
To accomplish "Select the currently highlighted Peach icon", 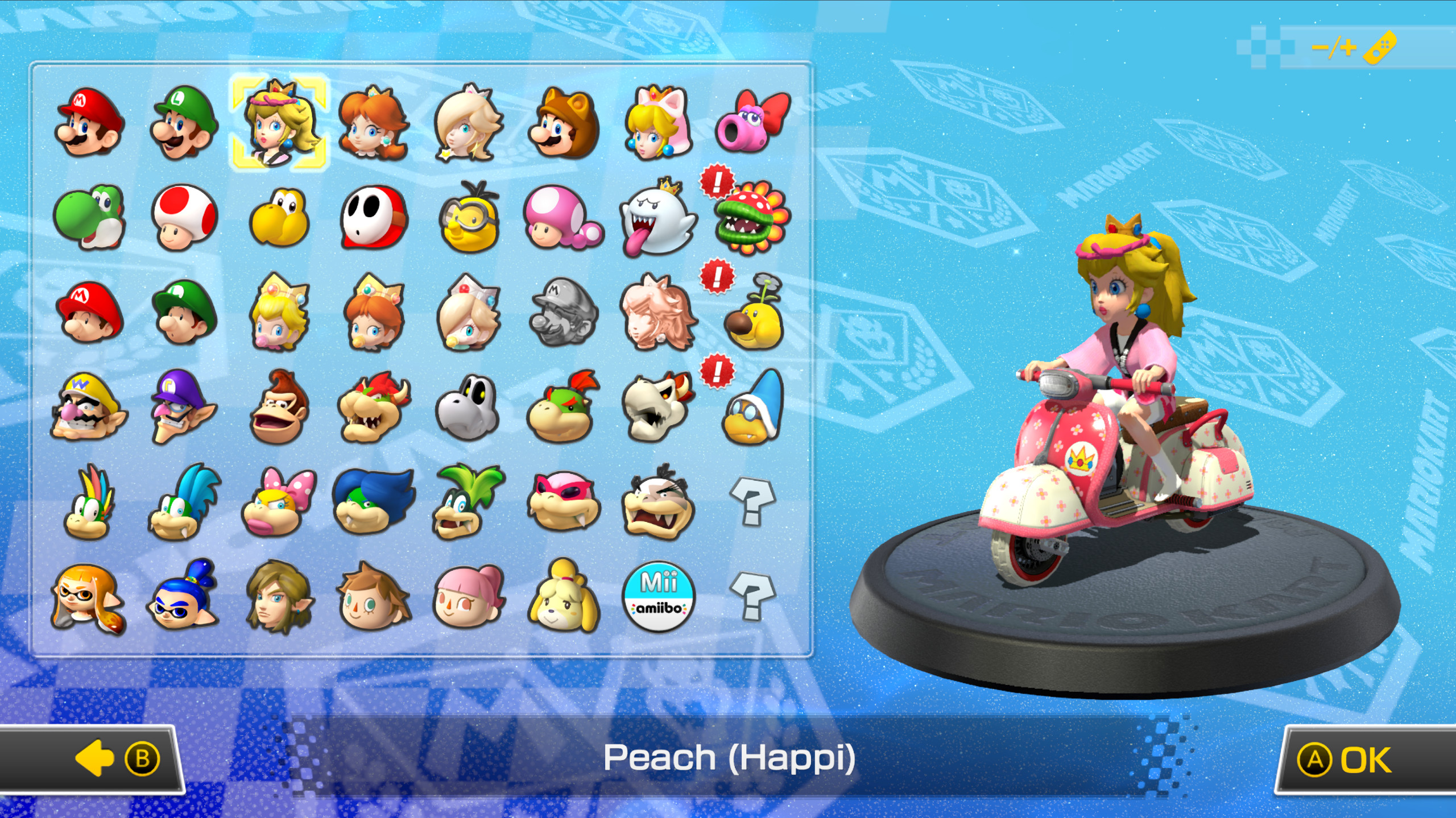I will 278,124.
